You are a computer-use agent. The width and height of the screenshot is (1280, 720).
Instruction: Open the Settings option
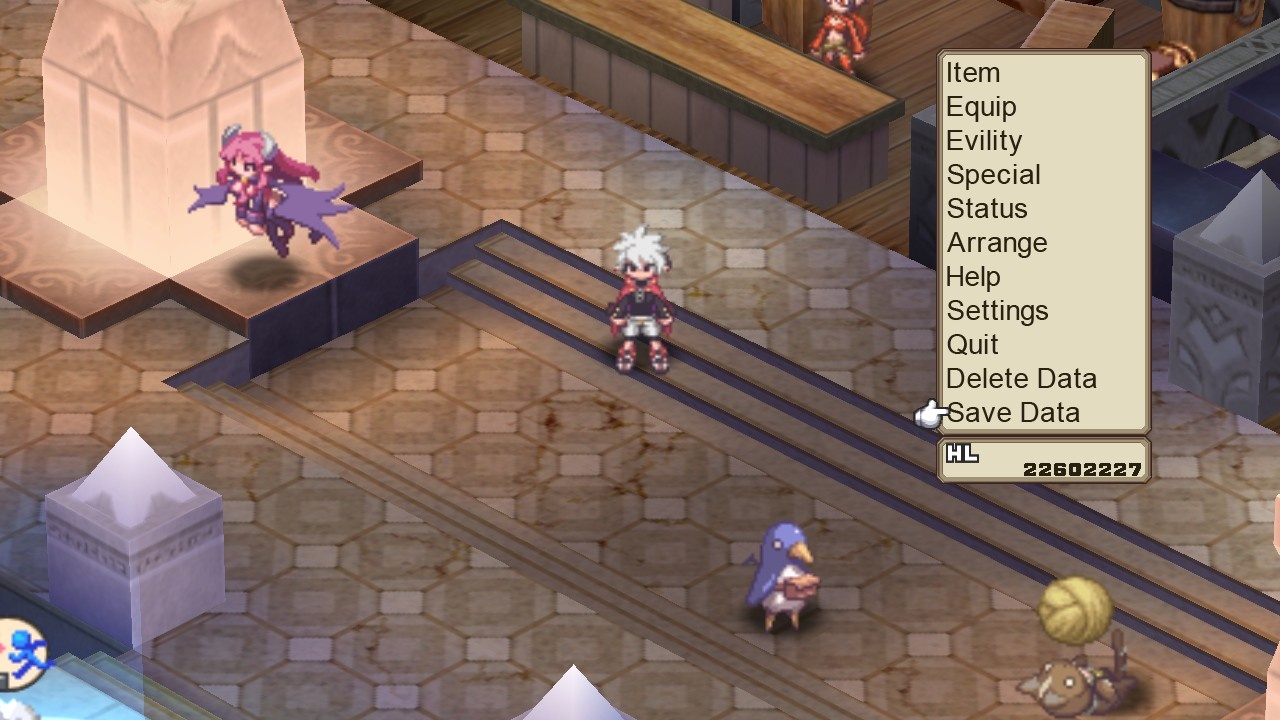pos(997,311)
